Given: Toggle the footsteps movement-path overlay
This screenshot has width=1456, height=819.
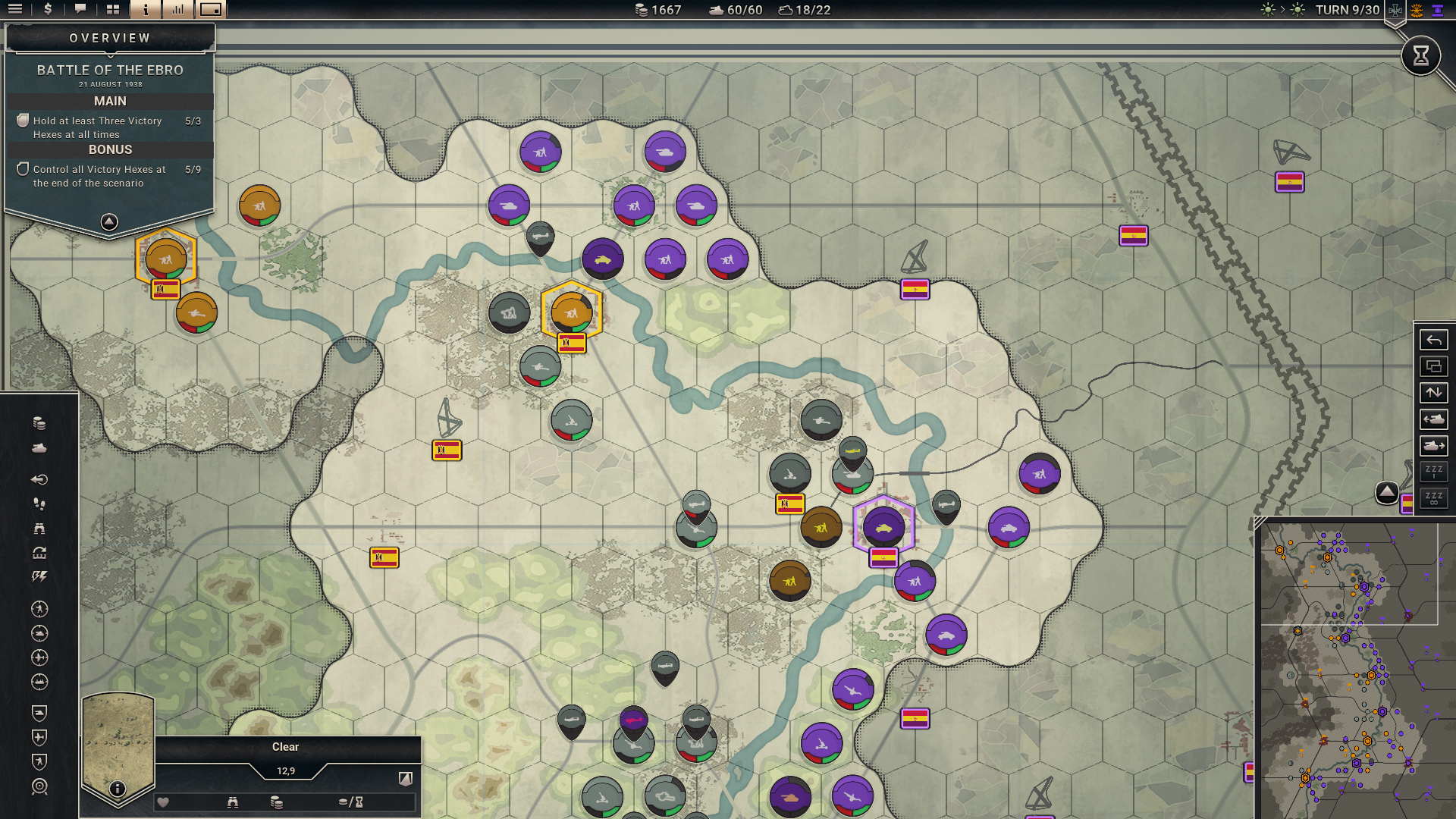Looking at the screenshot, I should pyautogui.click(x=39, y=503).
